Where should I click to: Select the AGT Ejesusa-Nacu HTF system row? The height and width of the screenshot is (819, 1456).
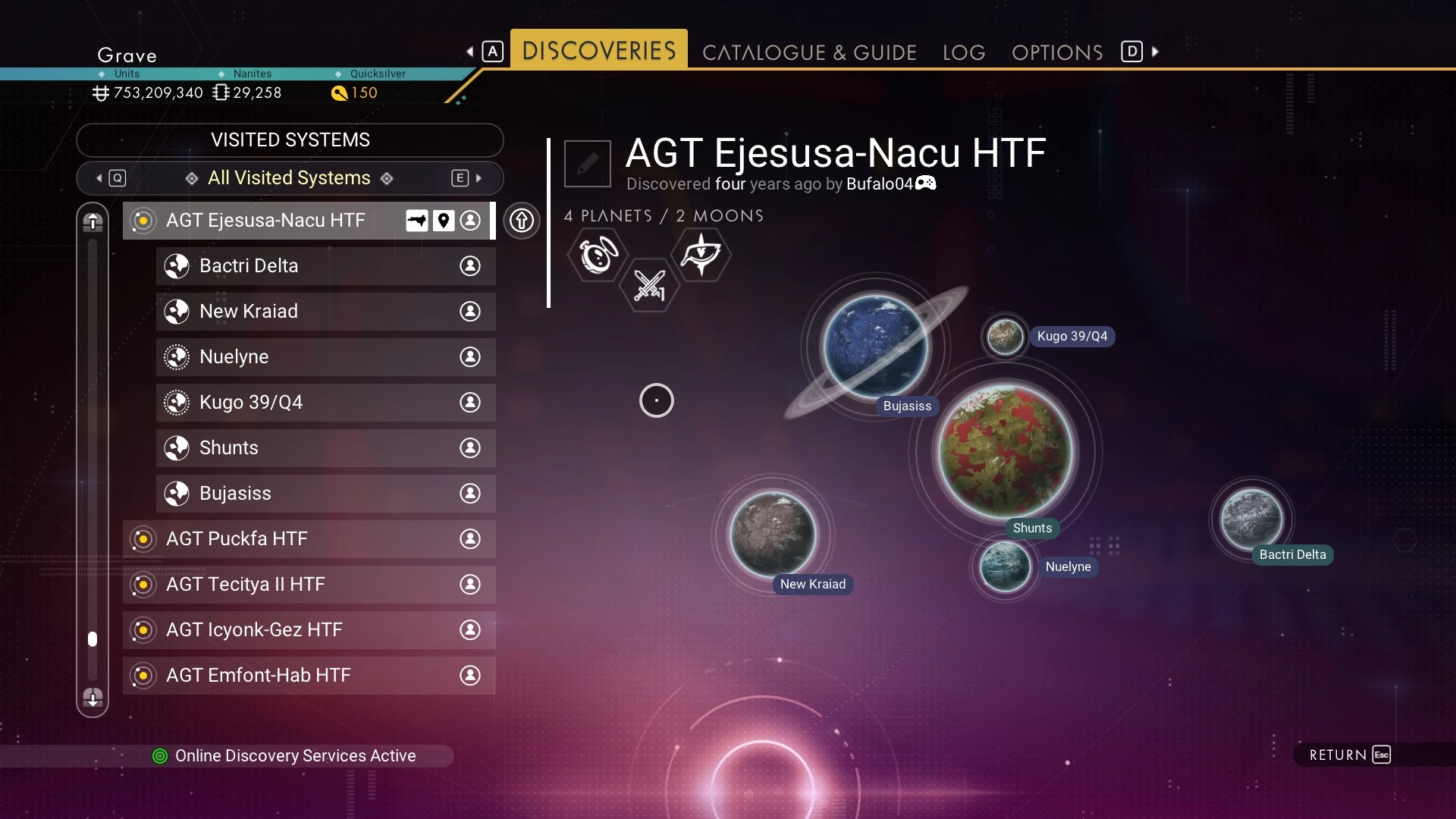[x=265, y=221]
